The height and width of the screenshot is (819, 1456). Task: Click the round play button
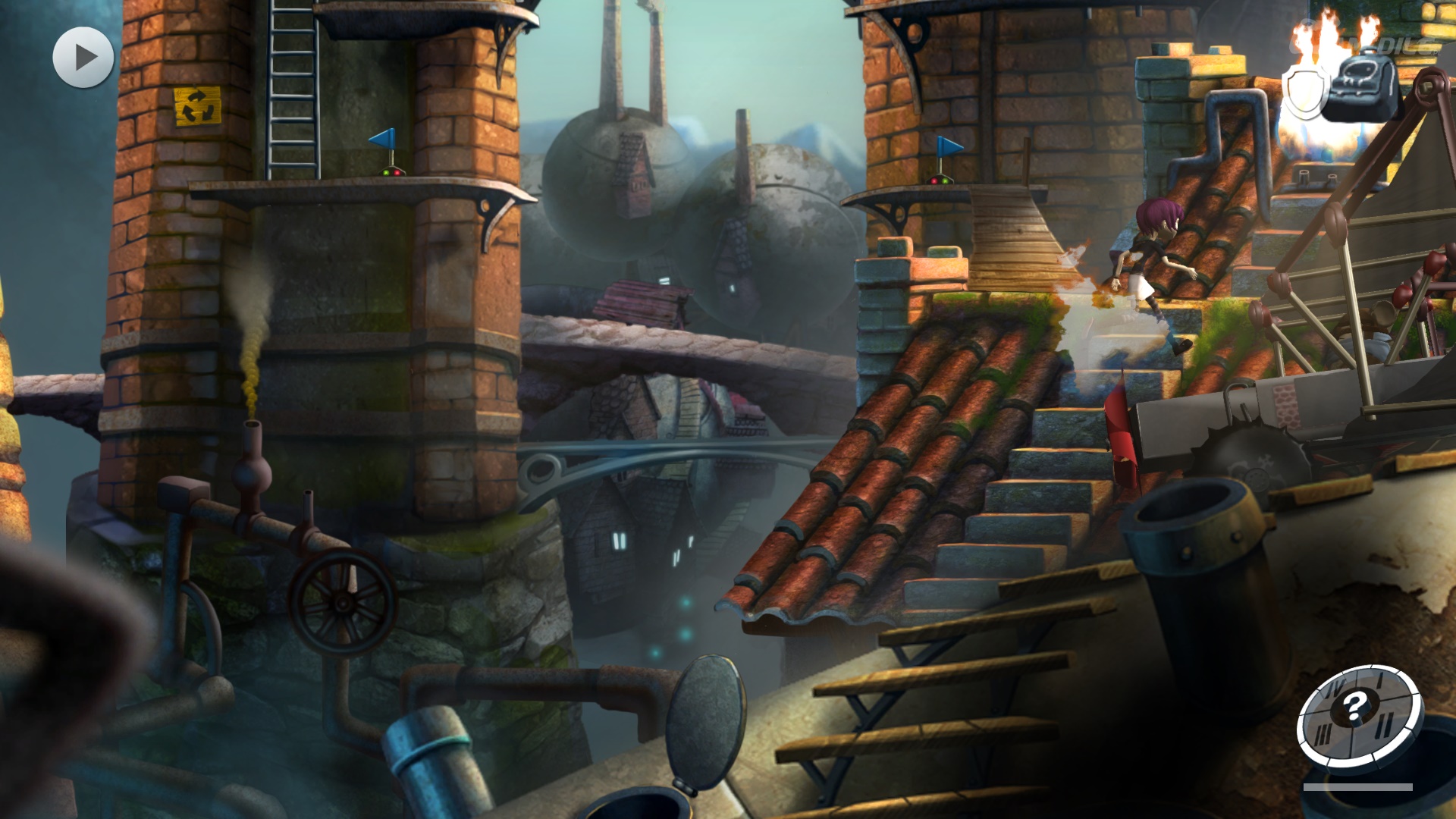[x=83, y=58]
